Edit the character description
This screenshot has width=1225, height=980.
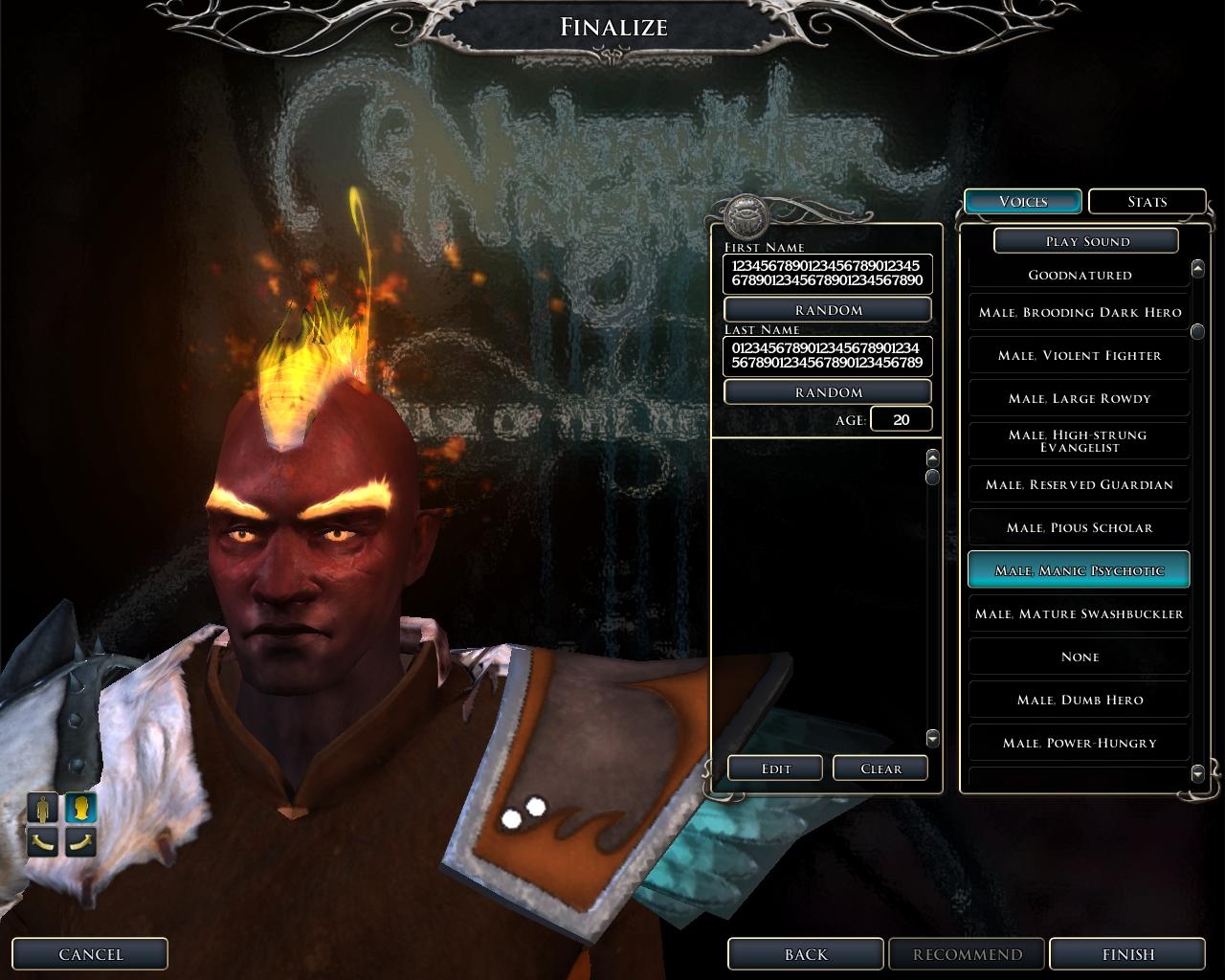pyautogui.click(x=775, y=768)
